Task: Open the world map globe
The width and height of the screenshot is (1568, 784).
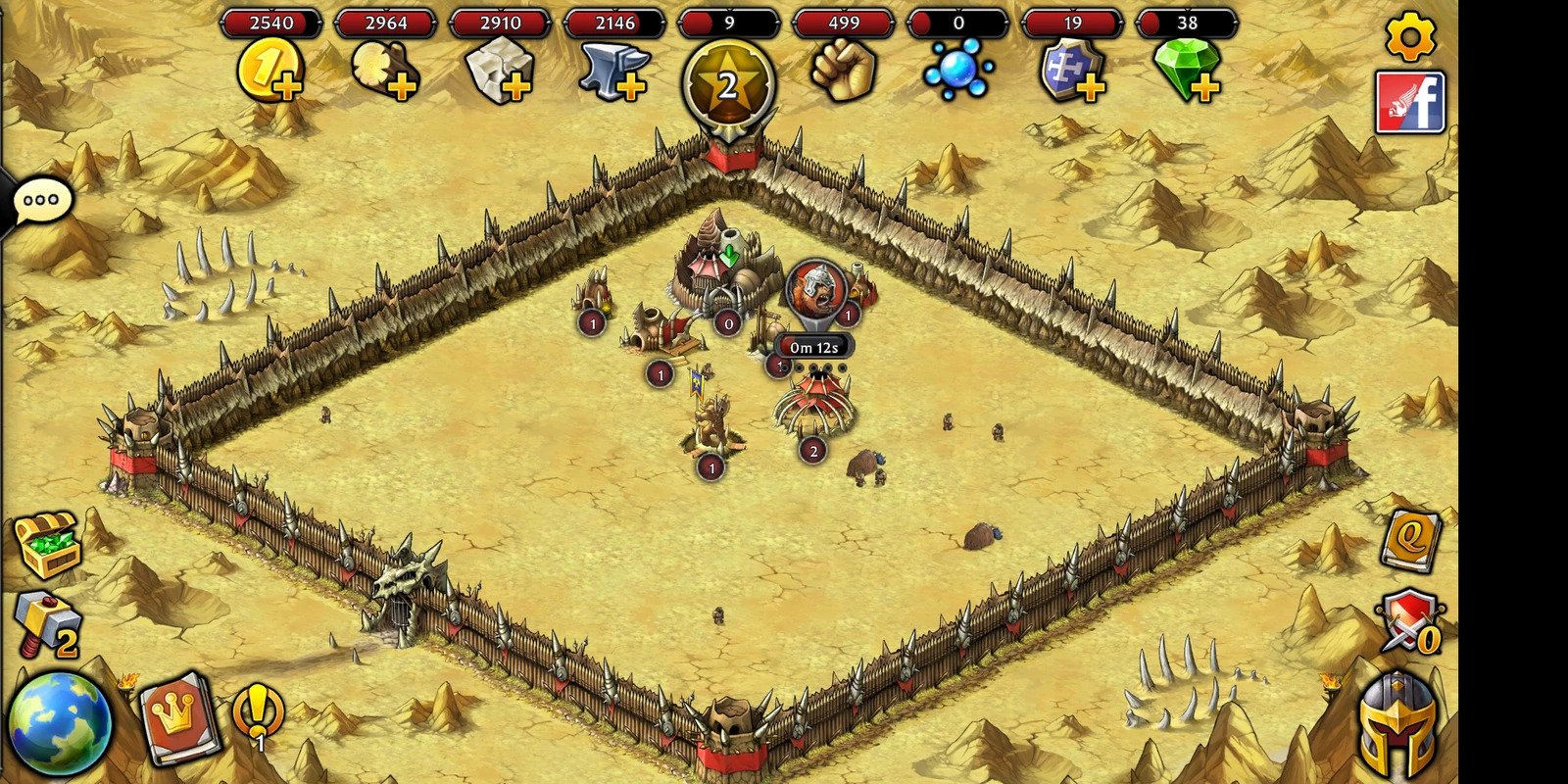Action: tap(59, 723)
